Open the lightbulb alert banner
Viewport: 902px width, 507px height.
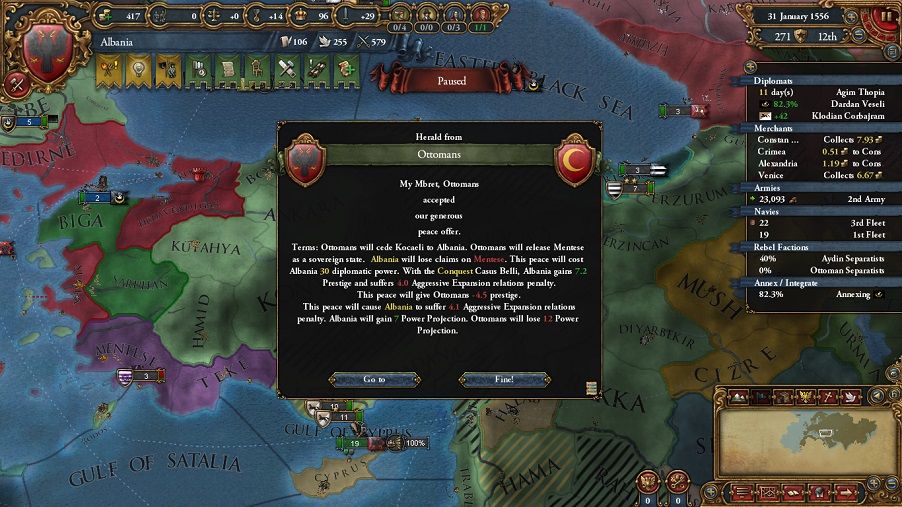click(x=137, y=68)
